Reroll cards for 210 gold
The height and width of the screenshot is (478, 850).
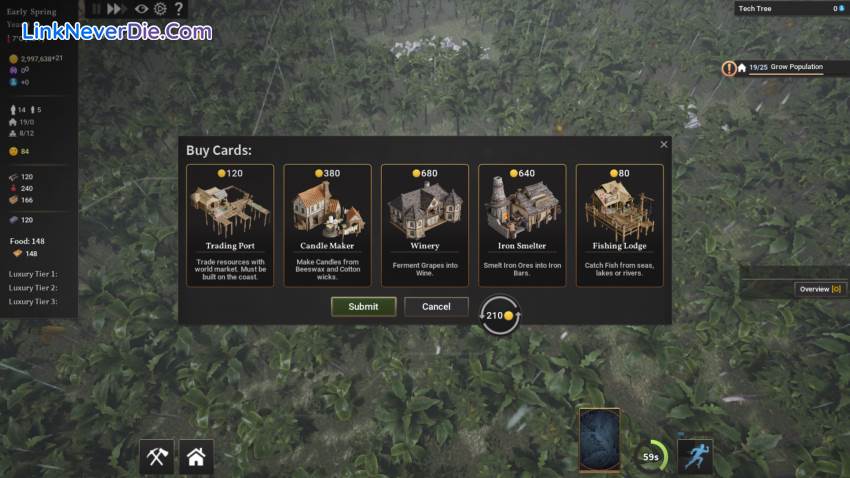[499, 315]
